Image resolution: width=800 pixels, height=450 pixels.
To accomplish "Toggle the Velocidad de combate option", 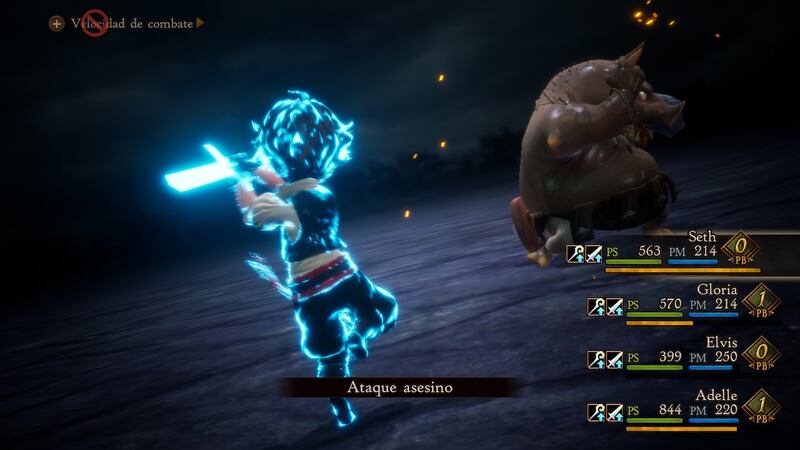I will 131,22.
